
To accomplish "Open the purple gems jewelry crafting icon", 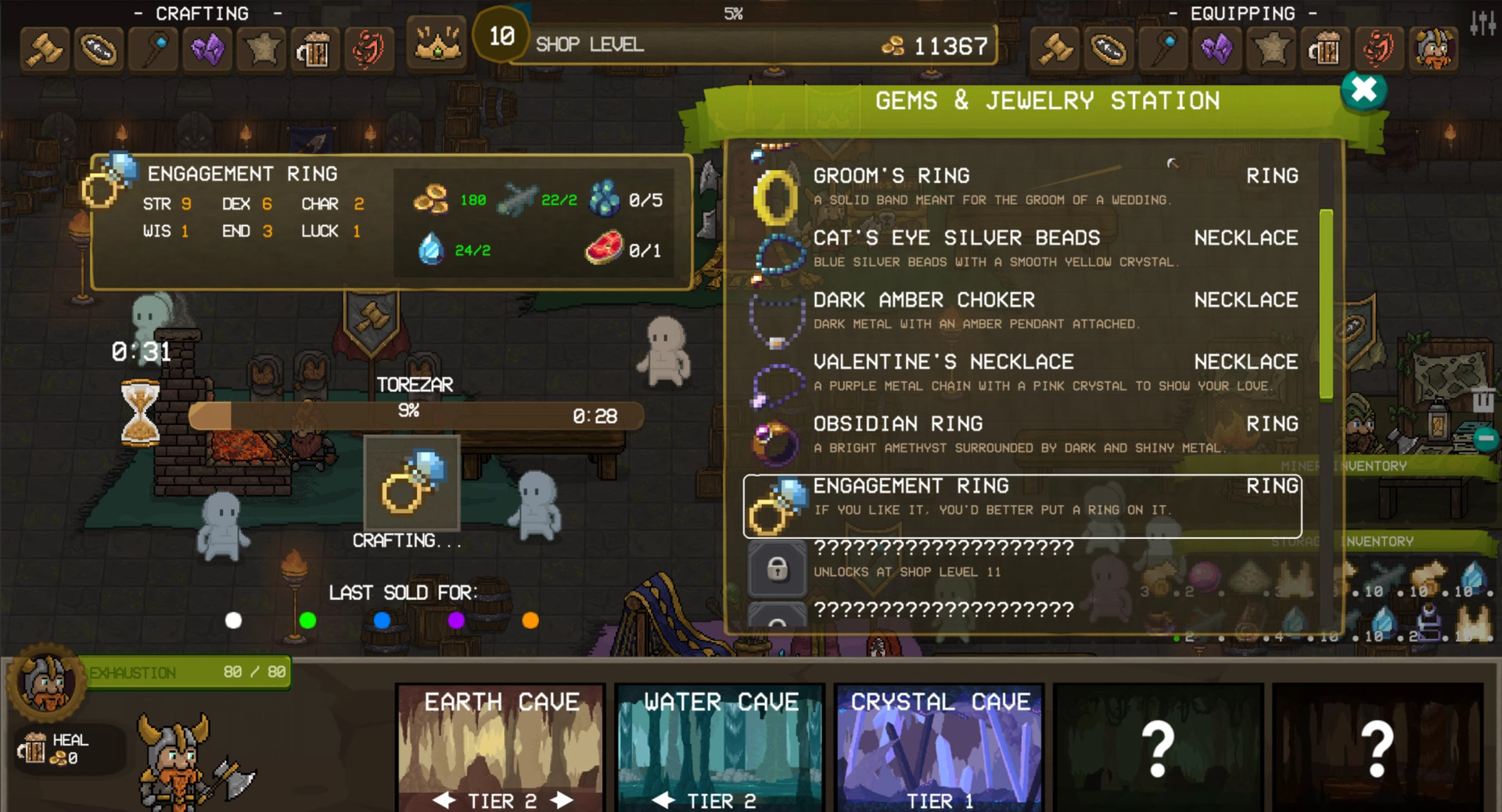I will click(207, 49).
